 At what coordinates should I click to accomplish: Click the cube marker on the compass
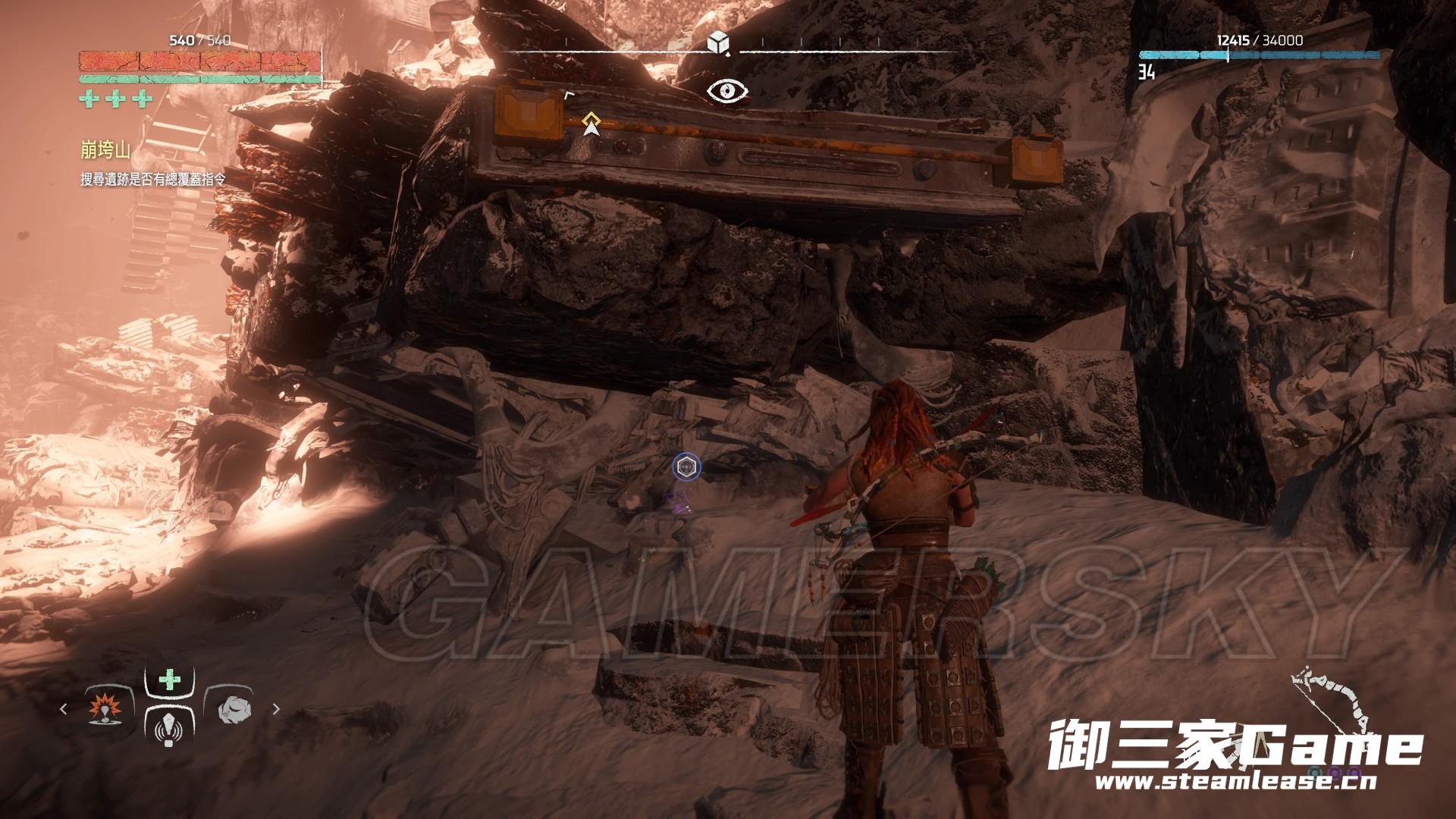(717, 44)
